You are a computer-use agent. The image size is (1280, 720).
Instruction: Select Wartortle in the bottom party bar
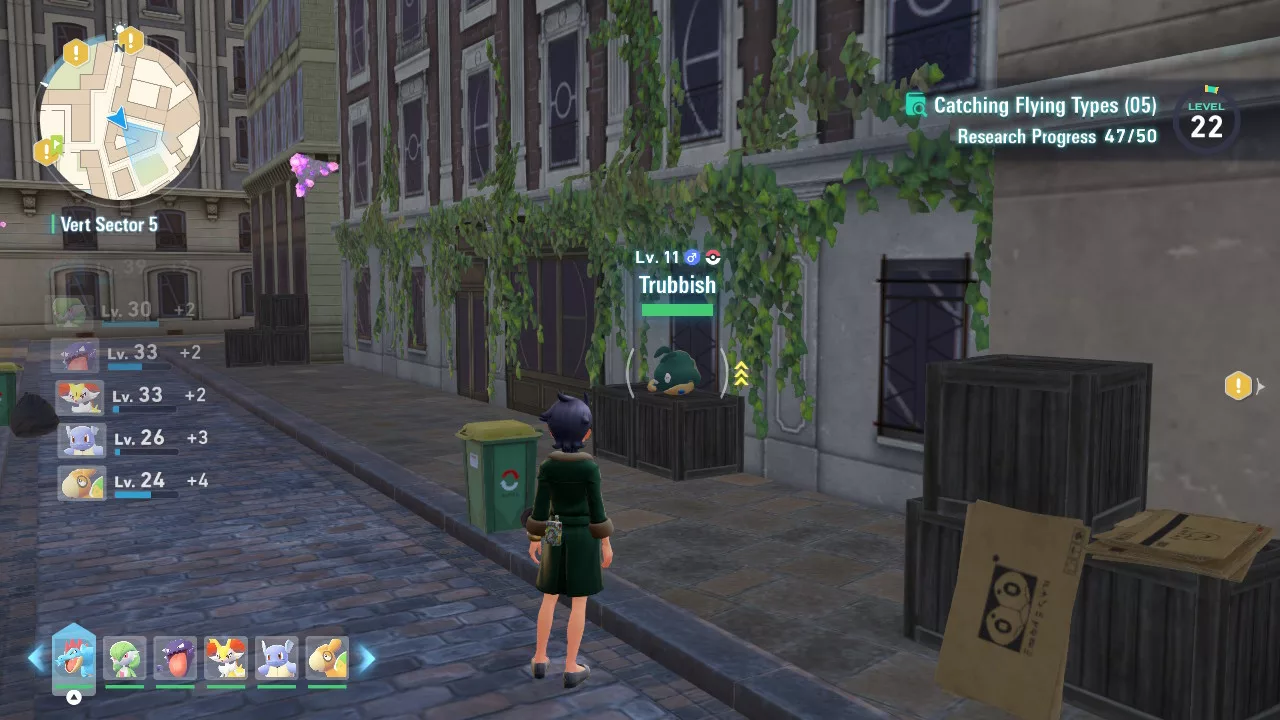[276, 658]
